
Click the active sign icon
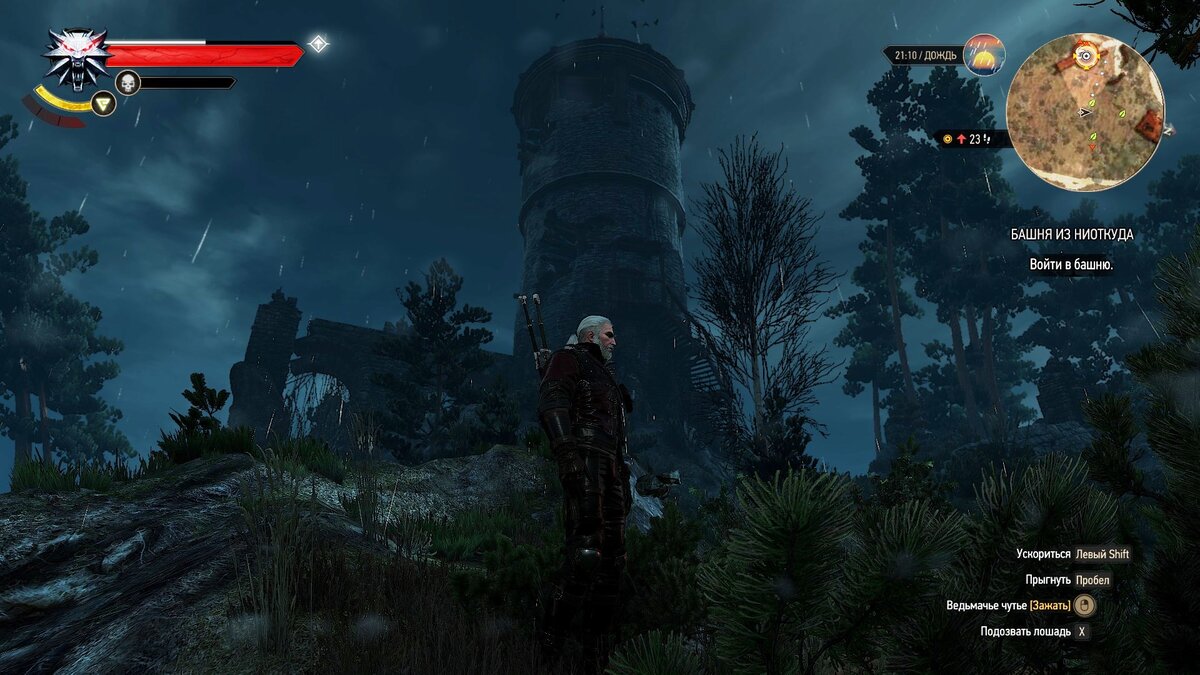point(103,103)
